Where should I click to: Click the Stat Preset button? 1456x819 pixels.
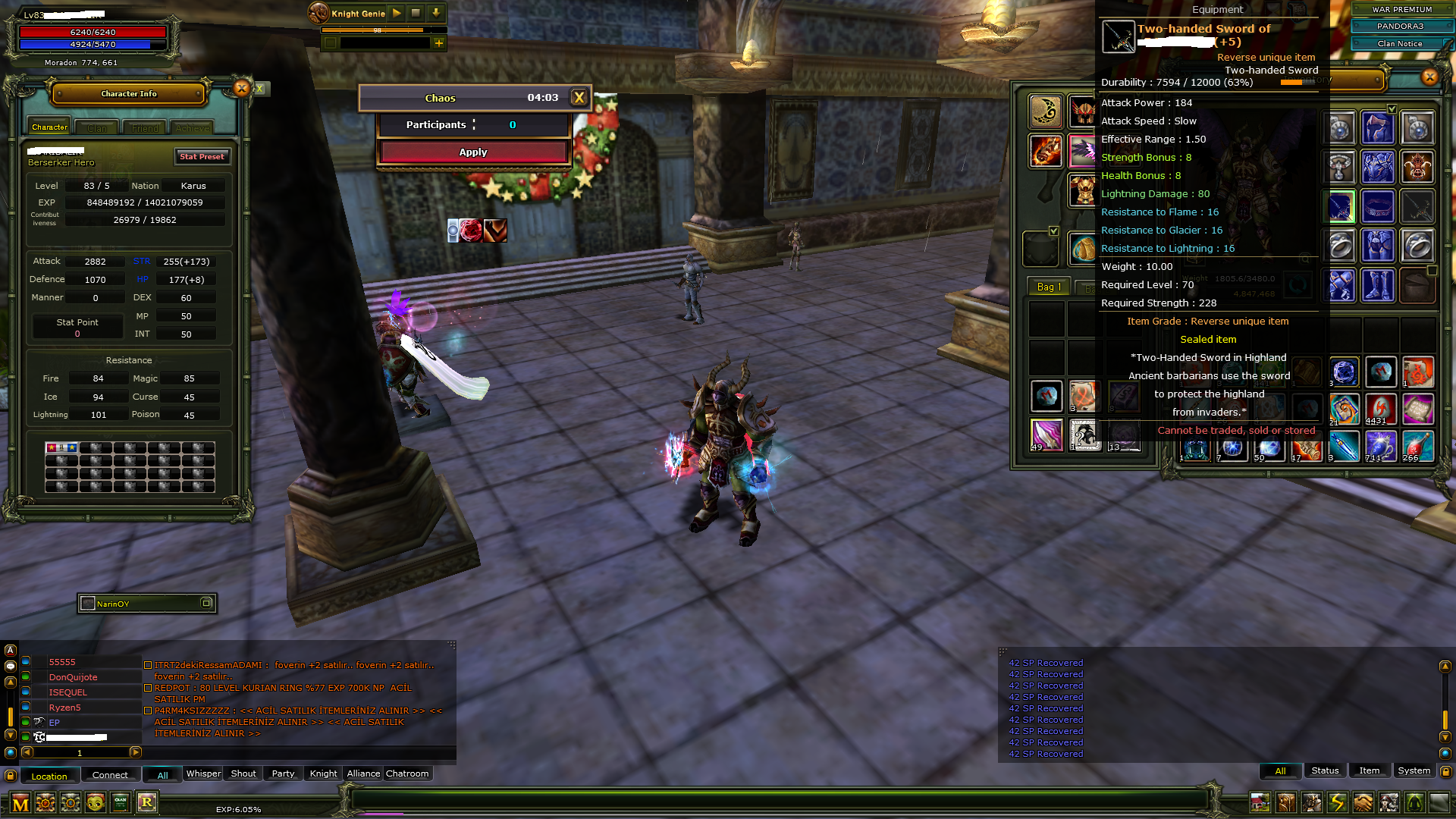coord(202,157)
